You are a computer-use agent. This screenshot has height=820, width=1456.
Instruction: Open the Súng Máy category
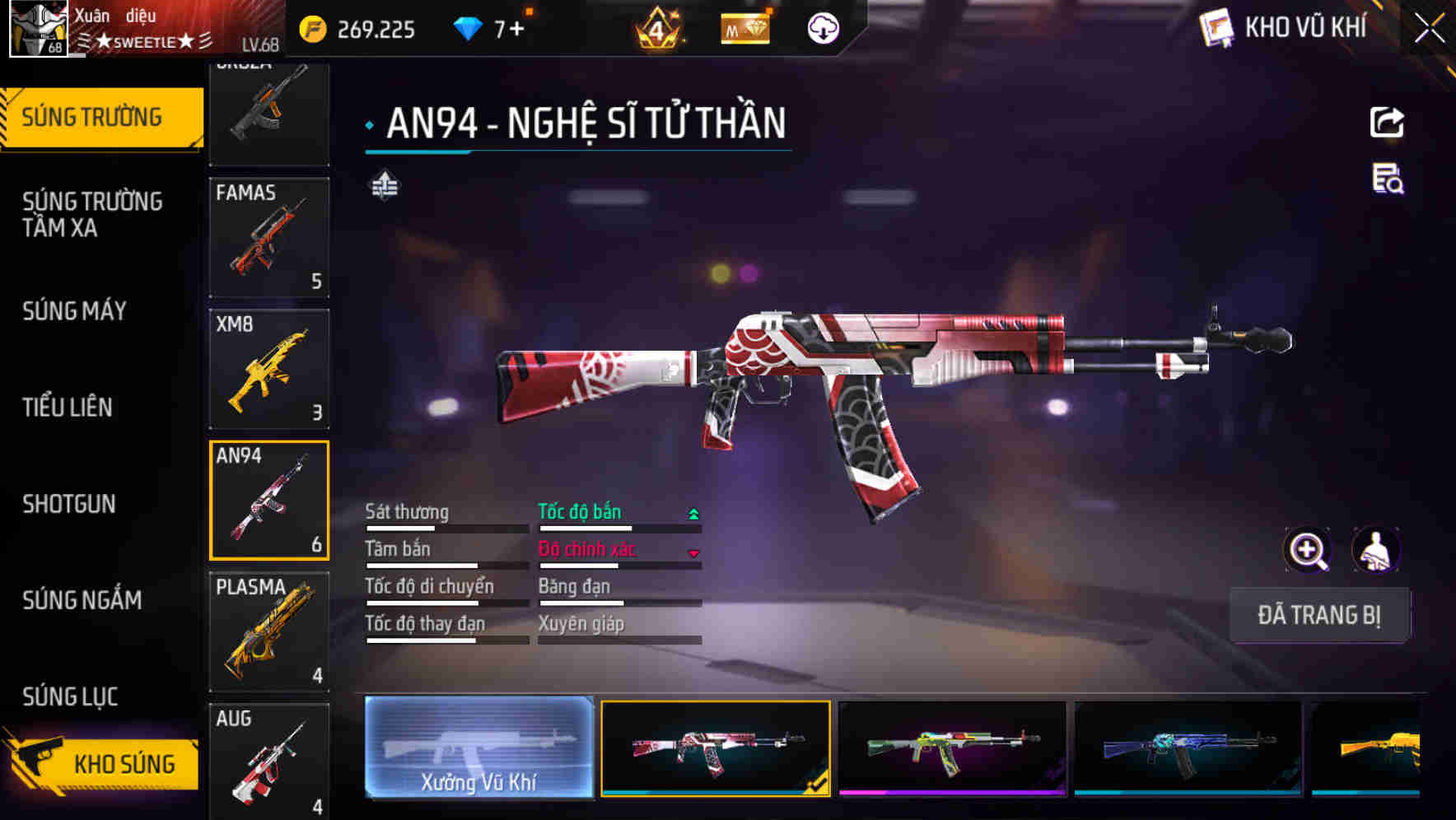point(75,311)
